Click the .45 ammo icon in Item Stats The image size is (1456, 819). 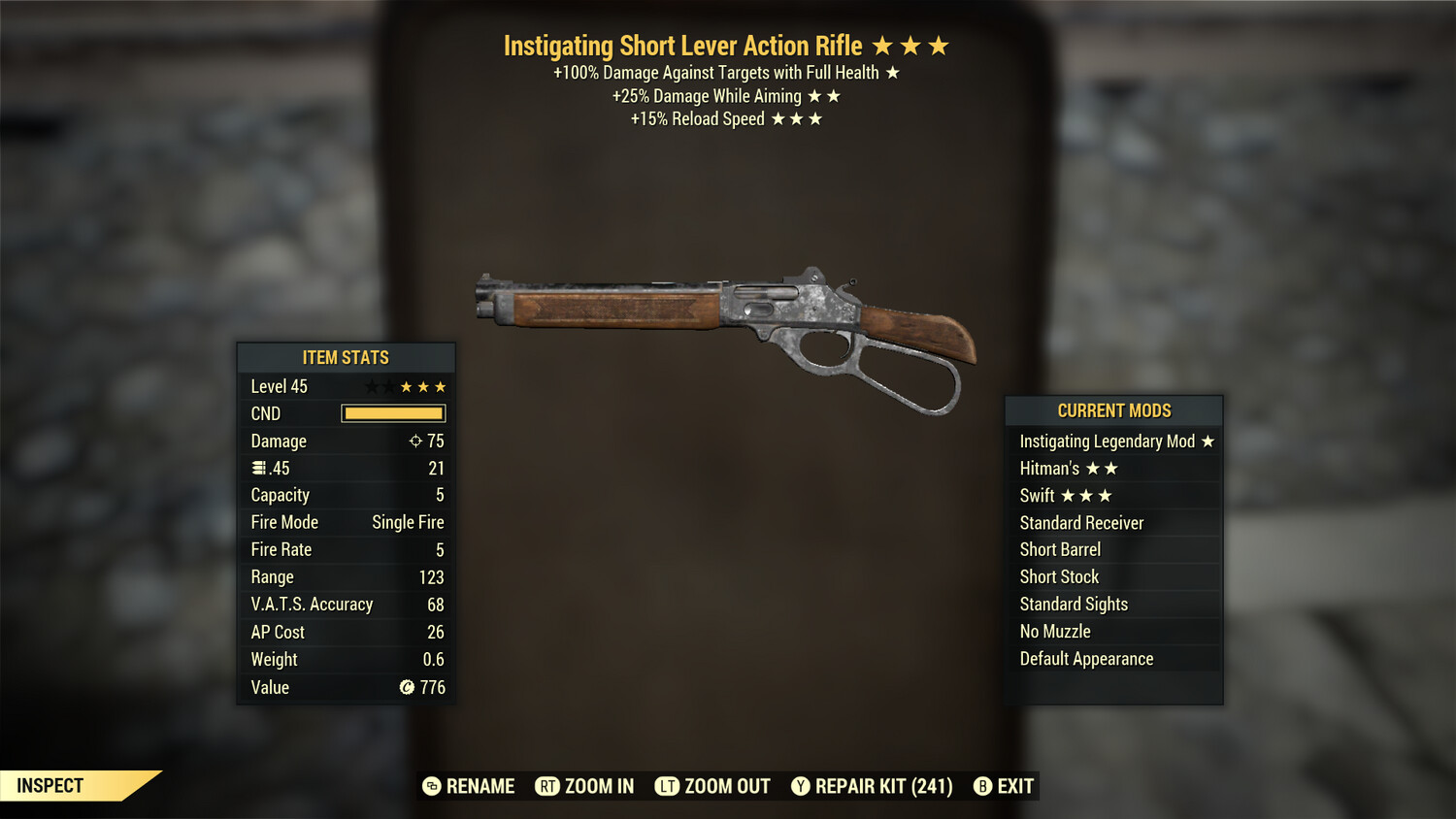(258, 468)
